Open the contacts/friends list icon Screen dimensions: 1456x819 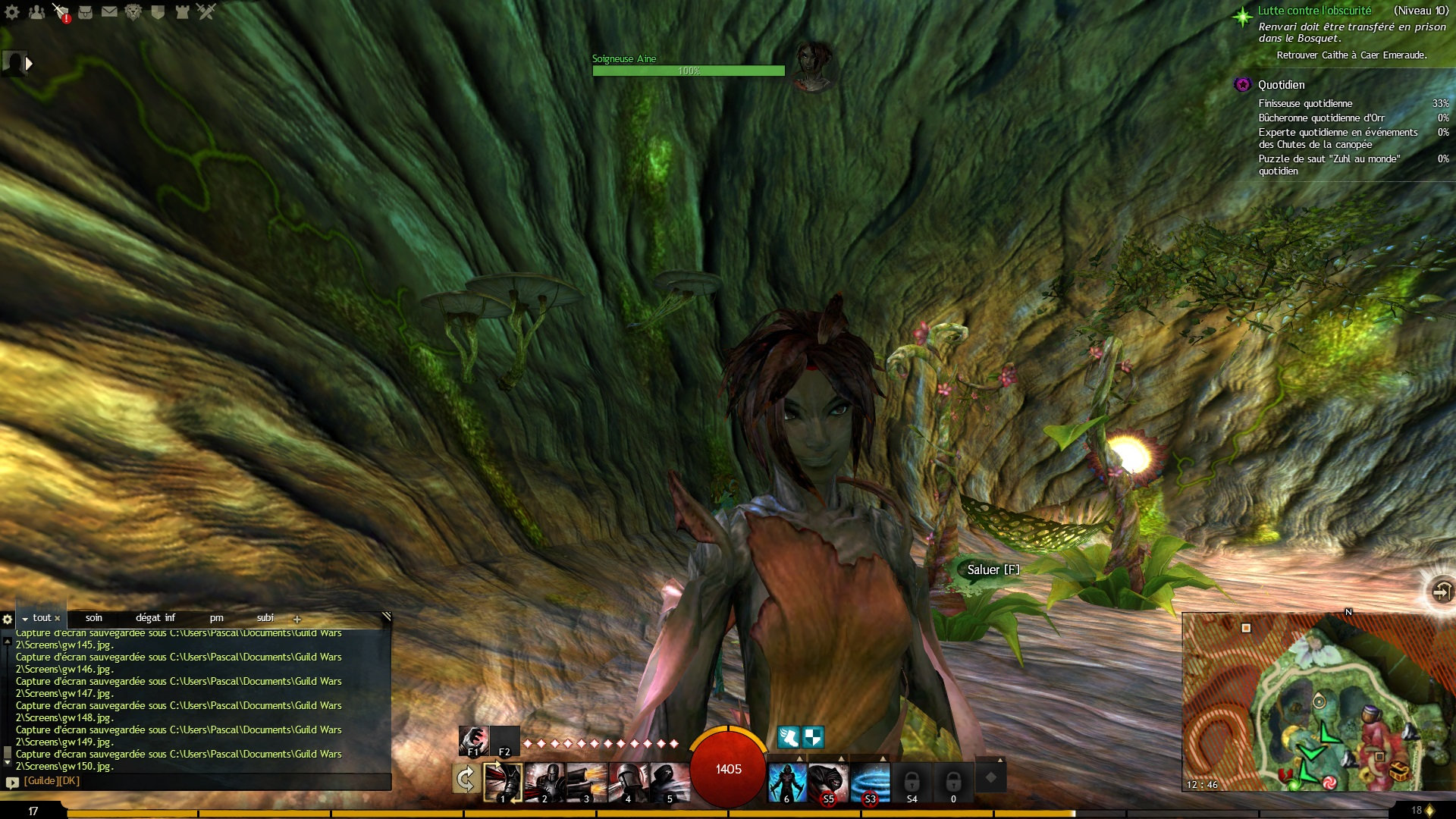(36, 12)
